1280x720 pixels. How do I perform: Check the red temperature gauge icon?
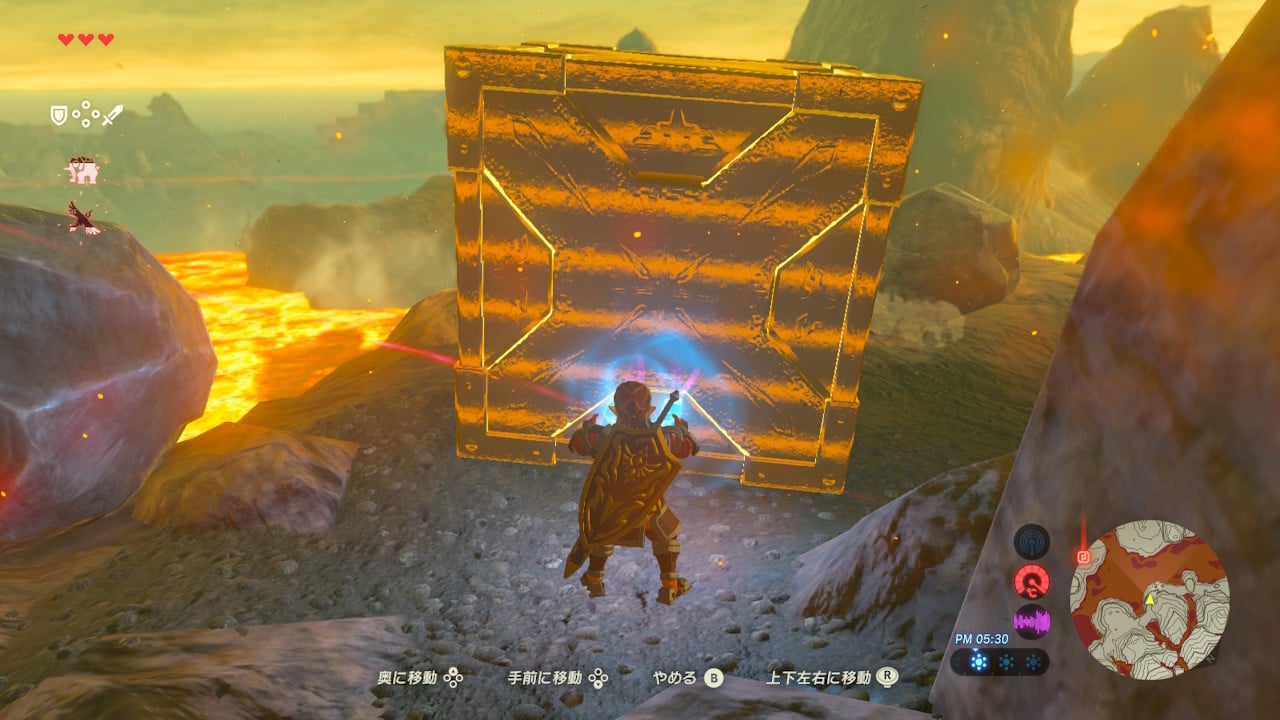(x=1032, y=581)
